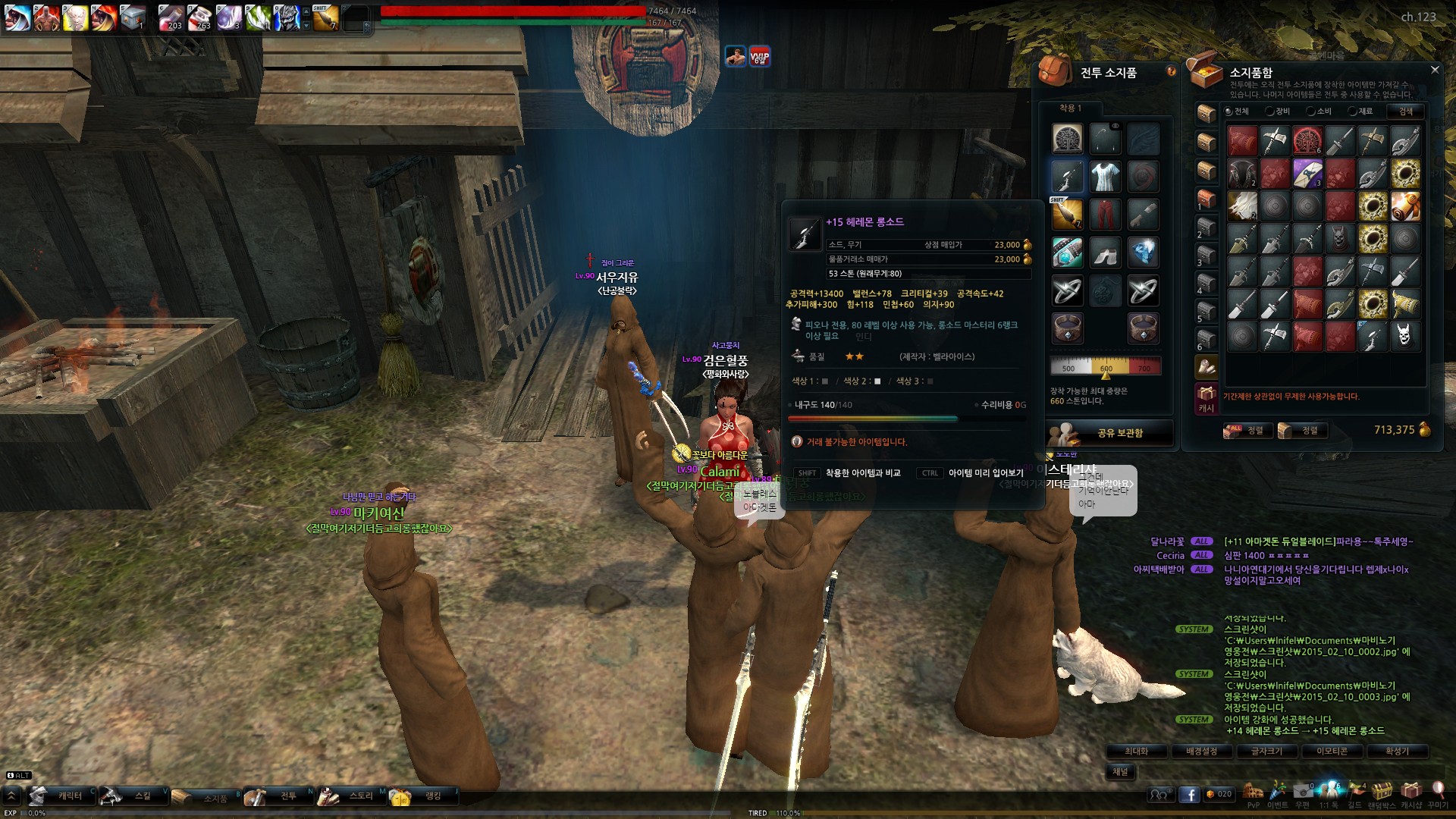The height and width of the screenshot is (819, 1456).
Task: Select the 장비 equipment filter
Action: point(1278,111)
